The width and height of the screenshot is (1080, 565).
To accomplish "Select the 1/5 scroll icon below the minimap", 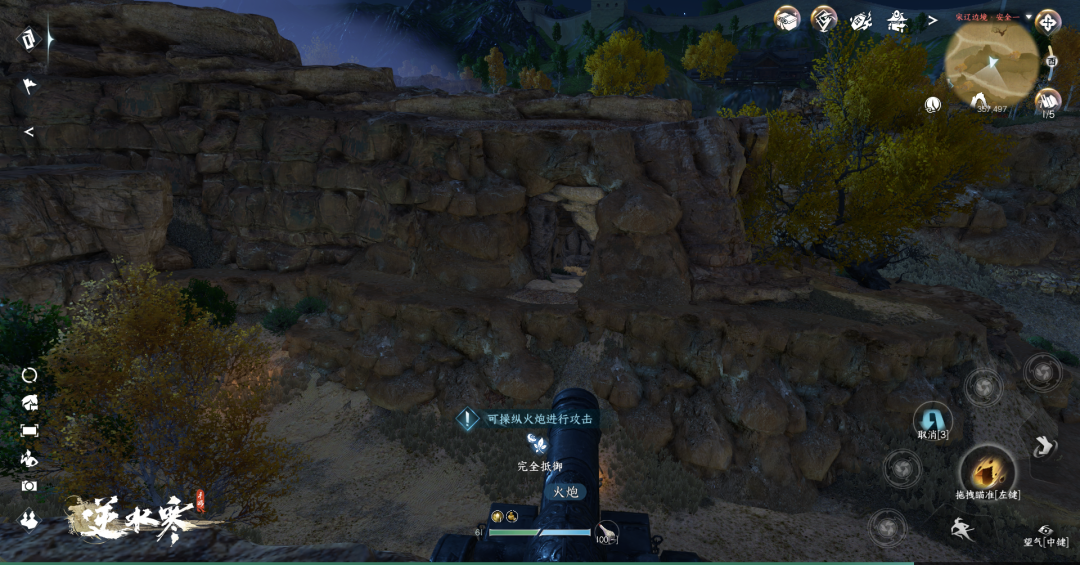I will (x=1047, y=100).
